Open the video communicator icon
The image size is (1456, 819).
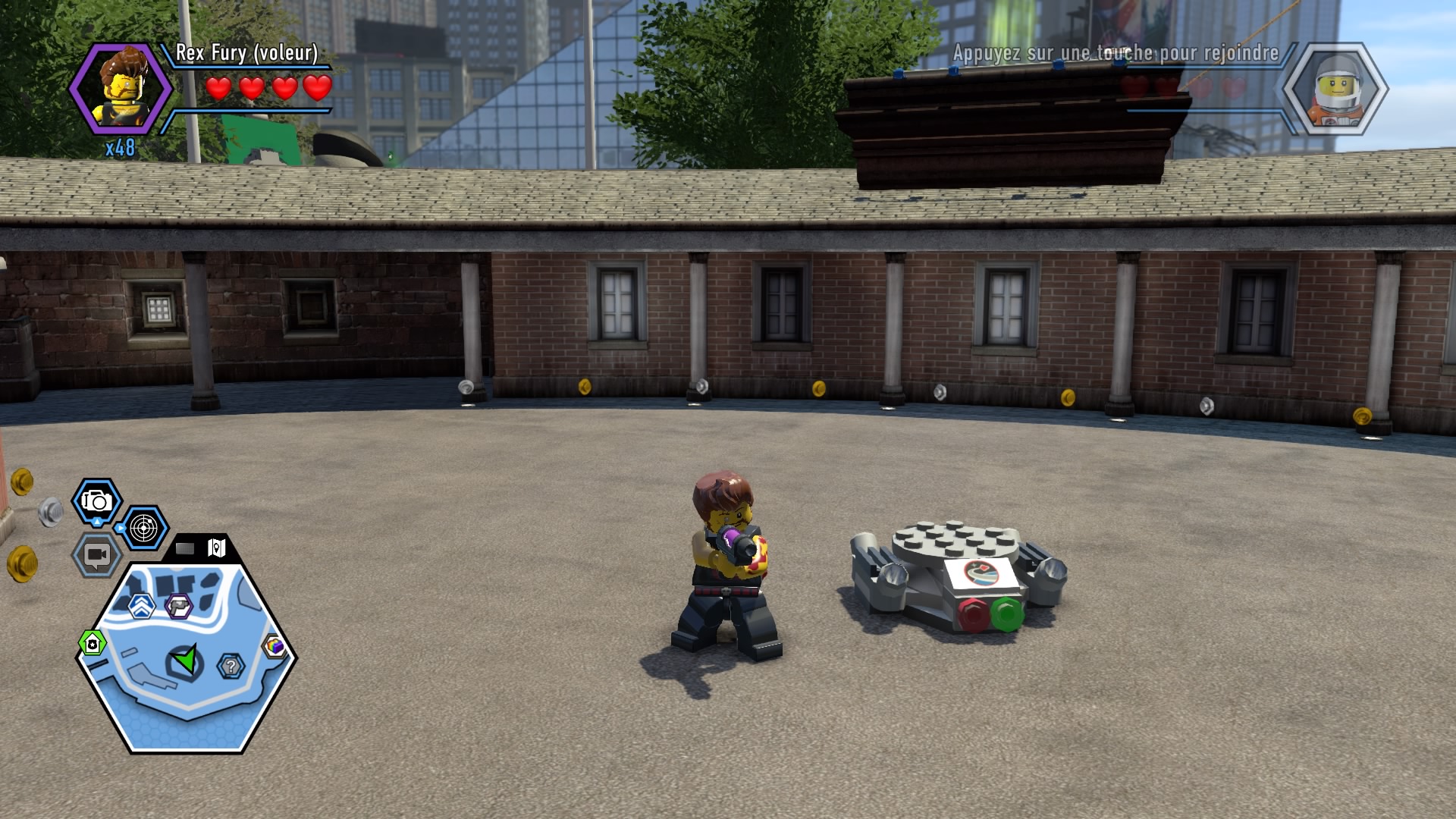point(96,555)
